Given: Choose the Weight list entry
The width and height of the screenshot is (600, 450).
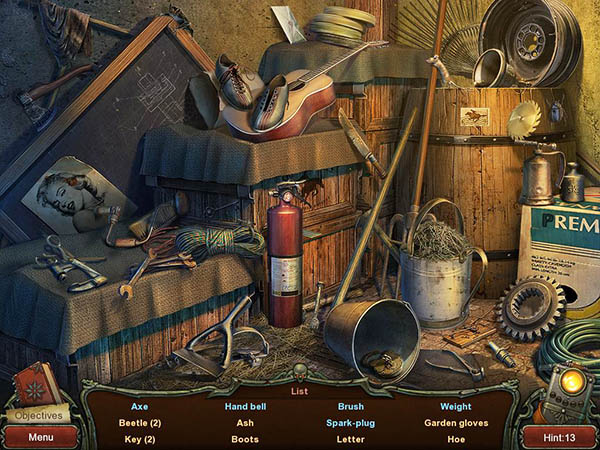Looking at the screenshot, I should pyautogui.click(x=456, y=407).
